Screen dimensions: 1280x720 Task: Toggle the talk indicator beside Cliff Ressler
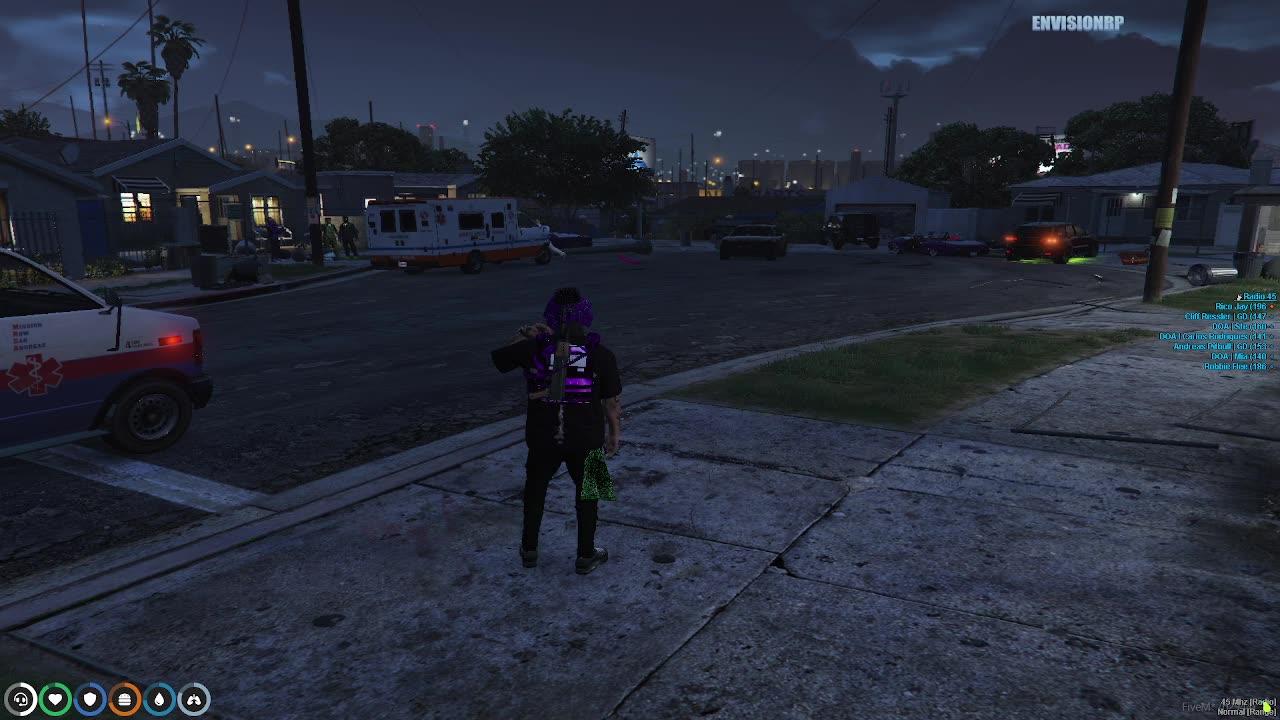tap(1272, 316)
